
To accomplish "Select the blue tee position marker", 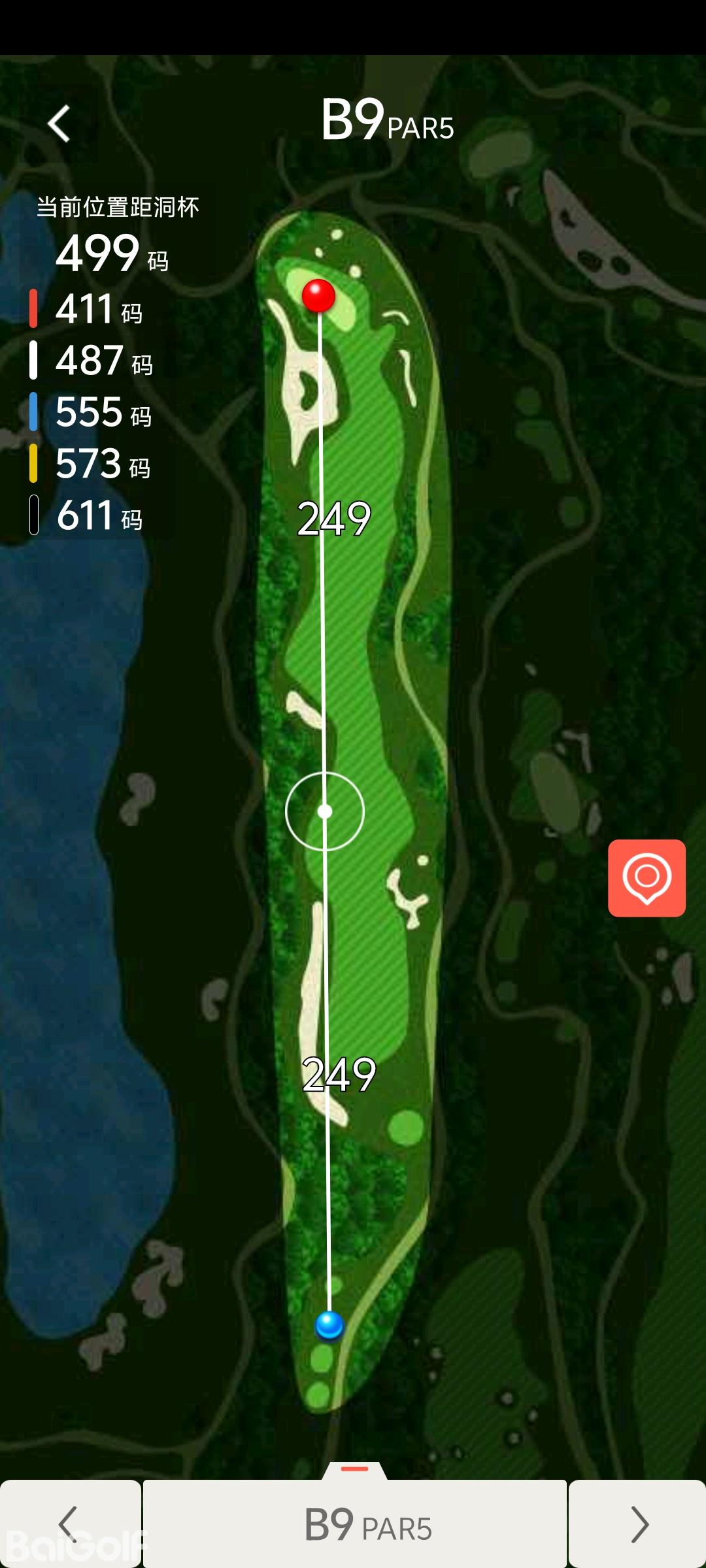I will pos(329,1326).
